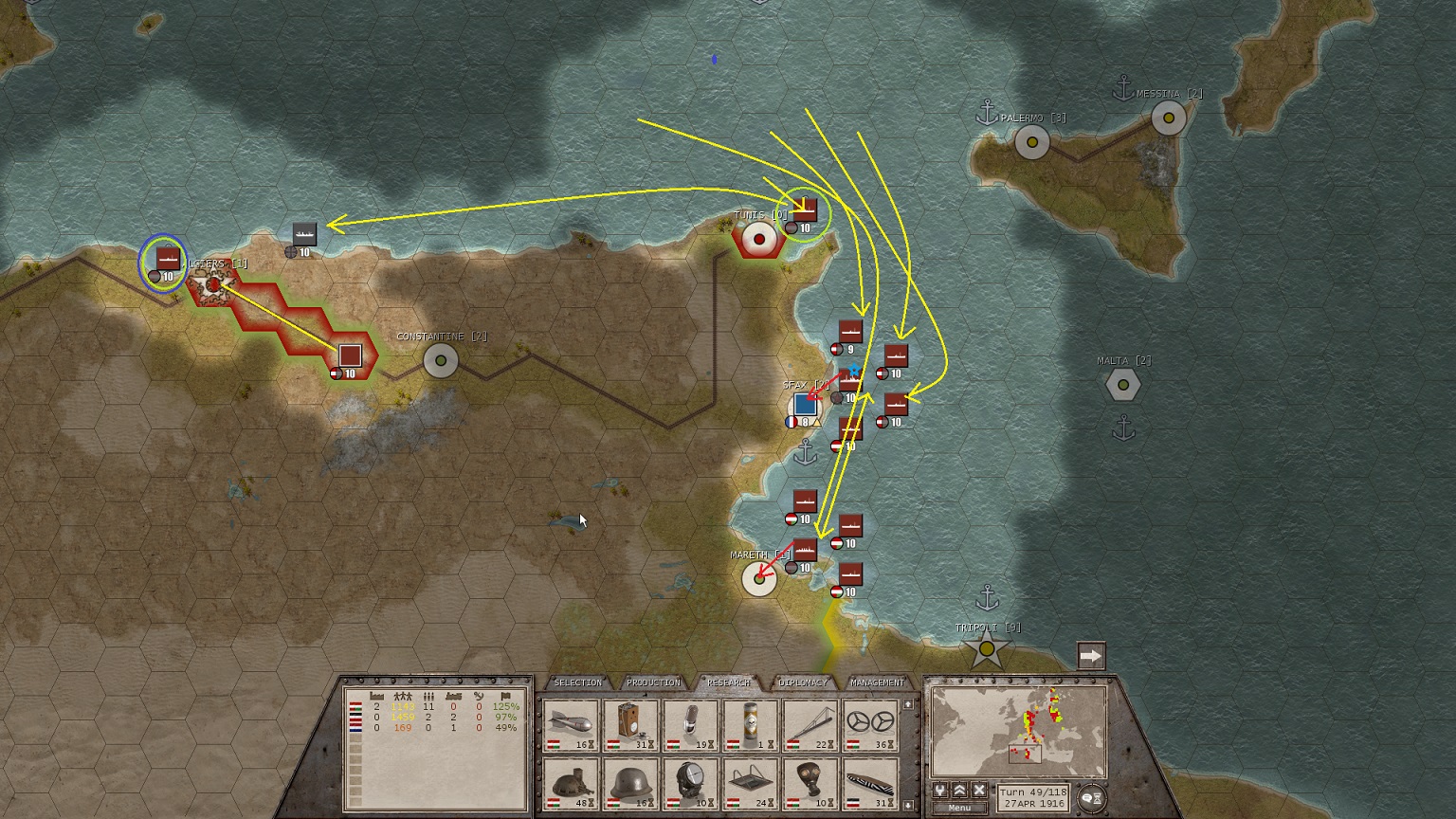Click the wrench options icon

tap(940, 791)
